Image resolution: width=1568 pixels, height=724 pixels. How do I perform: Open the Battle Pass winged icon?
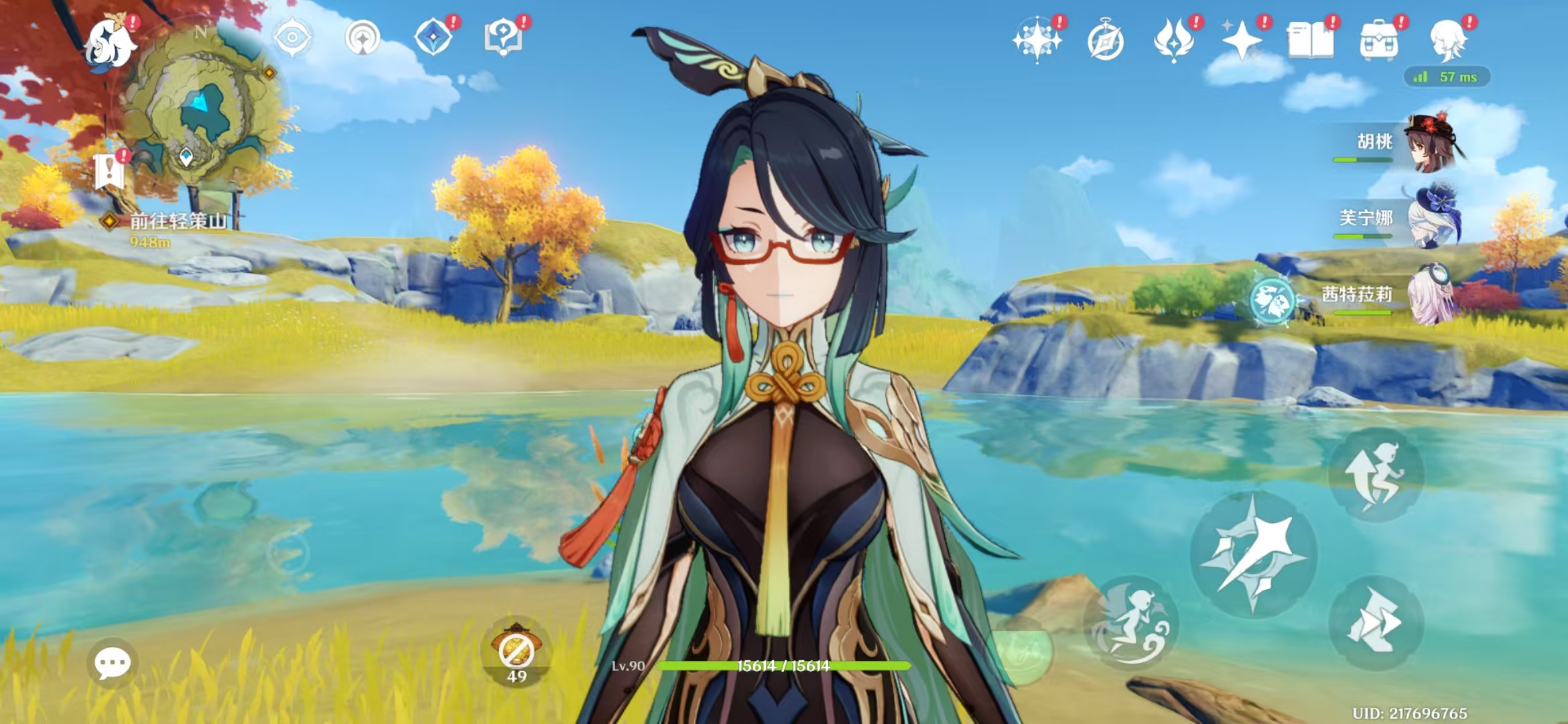click(1174, 40)
